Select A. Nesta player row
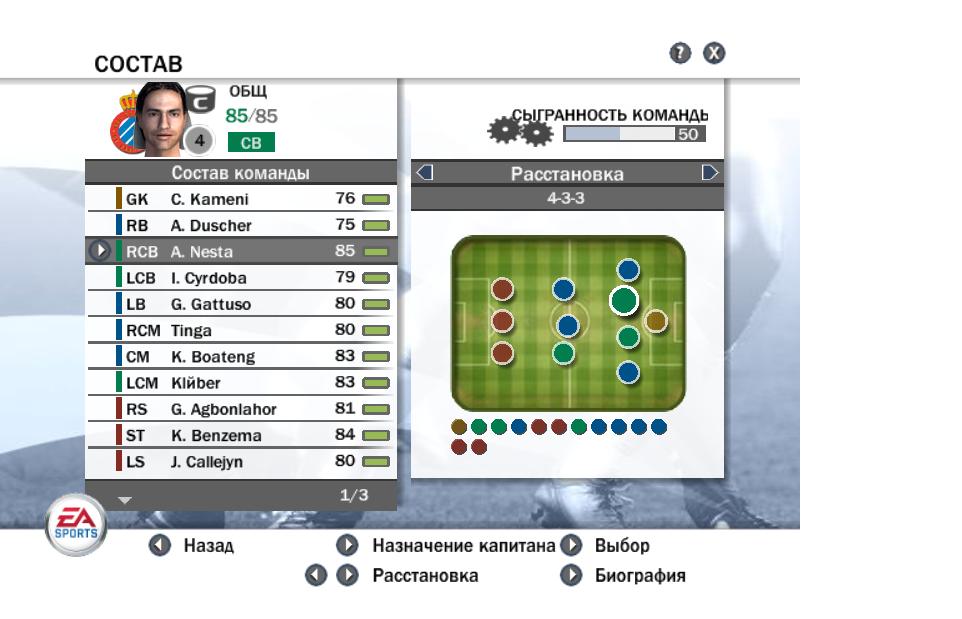Image resolution: width=962 pixels, height=619 pixels. [x=240, y=251]
